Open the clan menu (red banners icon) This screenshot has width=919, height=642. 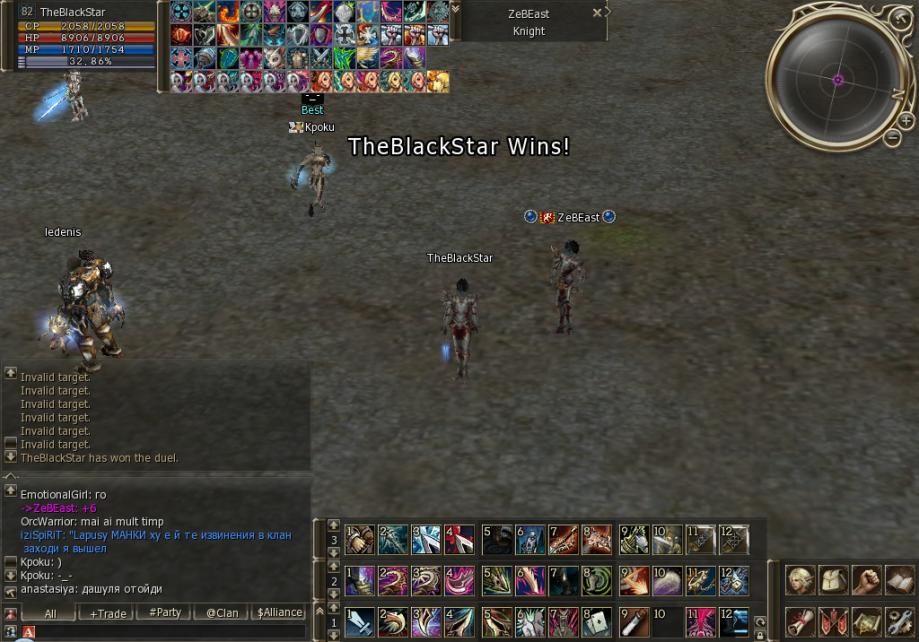pyautogui.click(x=834, y=621)
